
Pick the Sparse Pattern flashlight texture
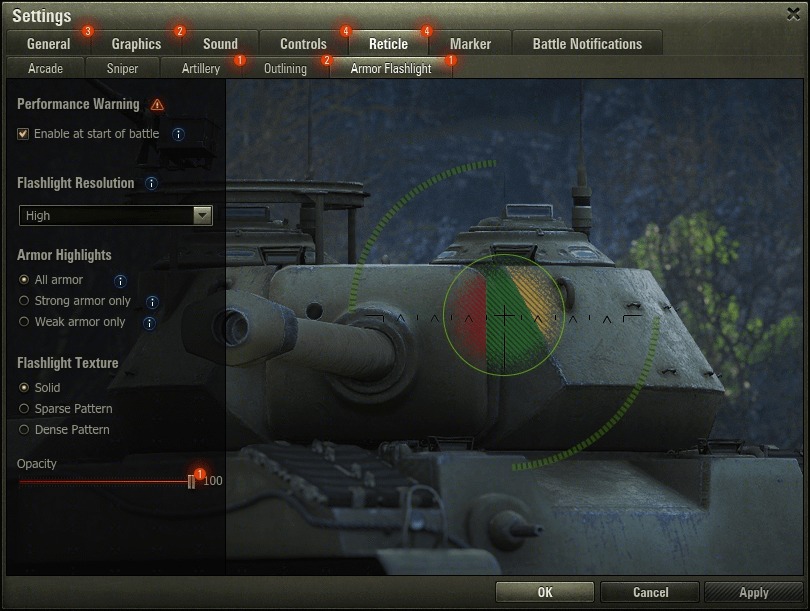[25, 409]
